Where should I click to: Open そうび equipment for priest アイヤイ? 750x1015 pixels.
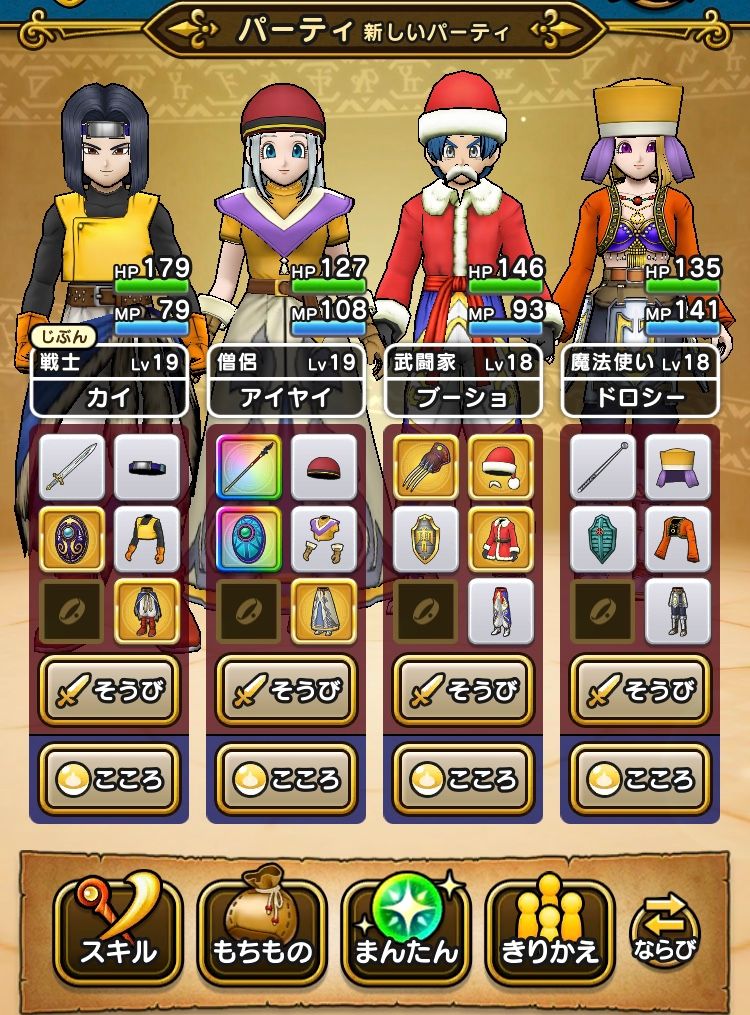click(286, 690)
